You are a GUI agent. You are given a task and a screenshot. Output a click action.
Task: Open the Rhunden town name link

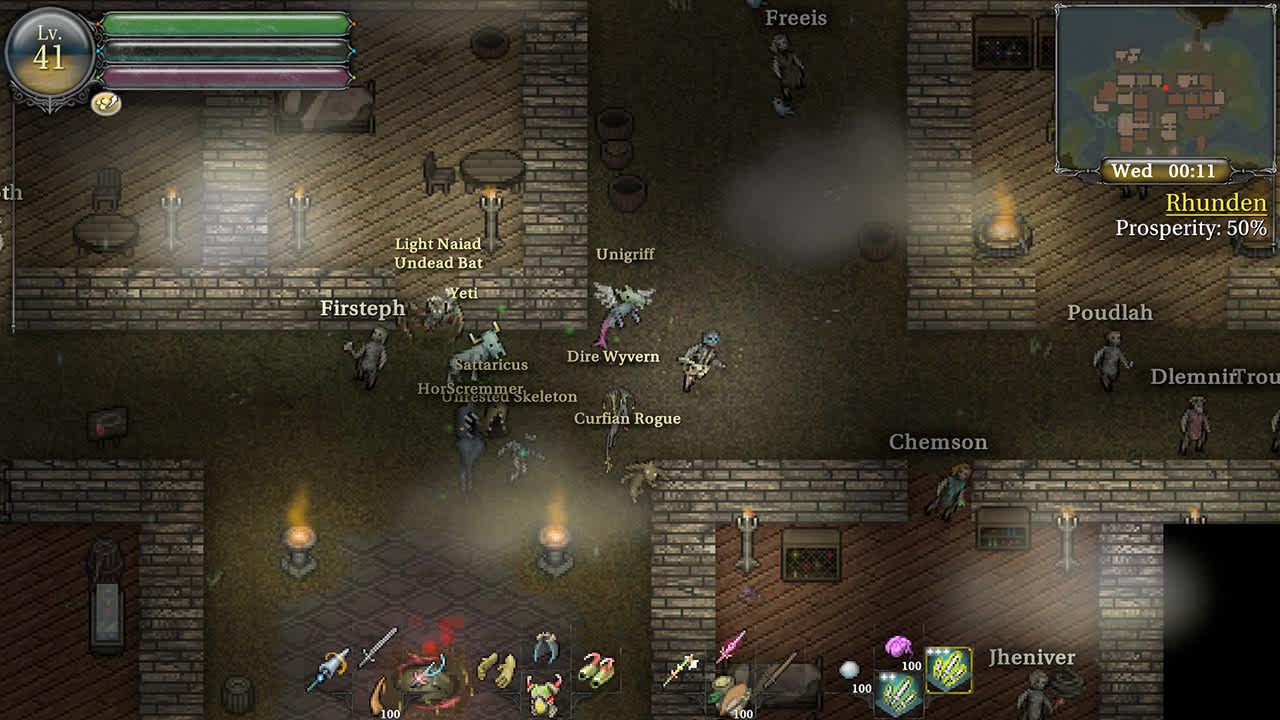click(1216, 203)
